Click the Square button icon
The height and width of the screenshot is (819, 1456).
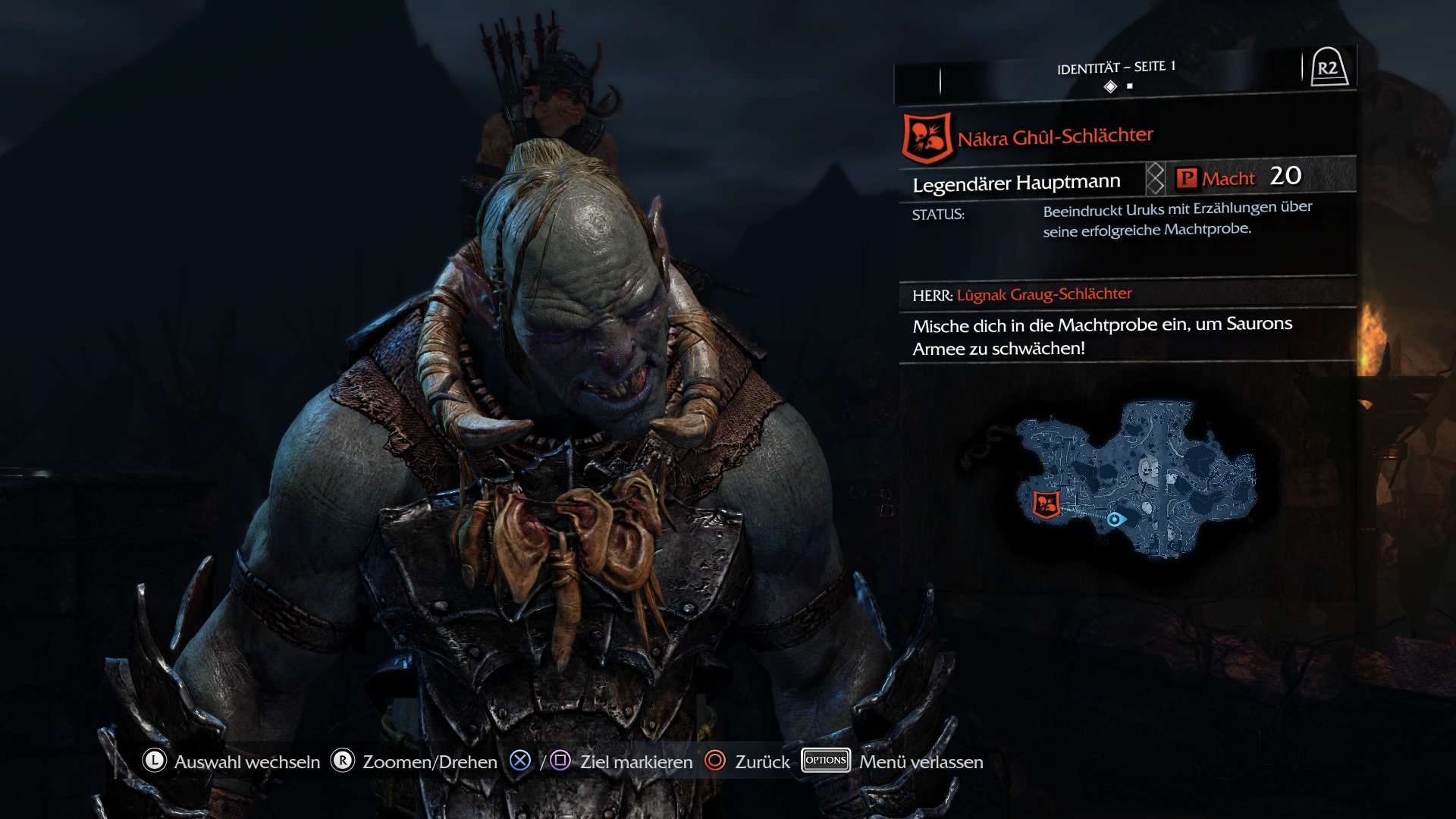click(x=559, y=762)
